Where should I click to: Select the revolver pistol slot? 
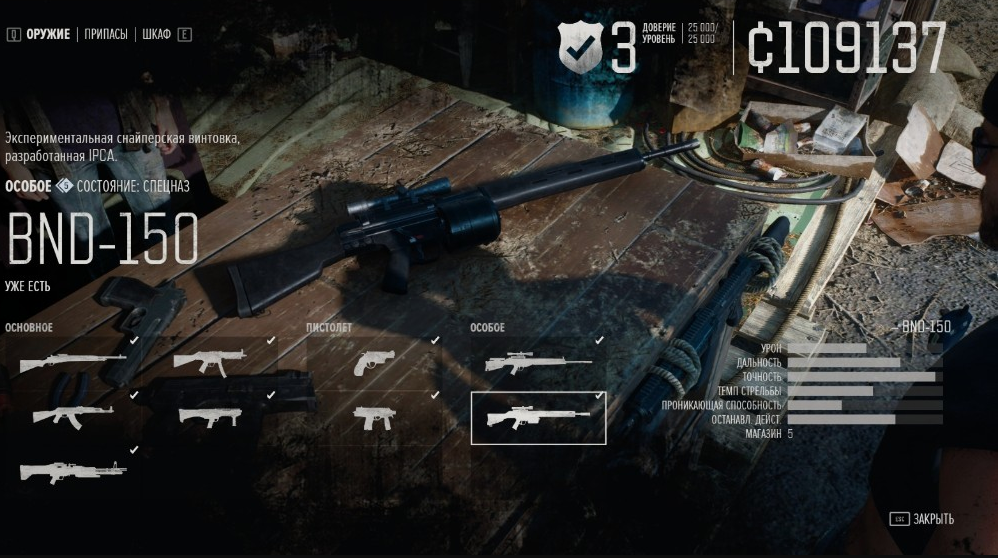point(374,362)
